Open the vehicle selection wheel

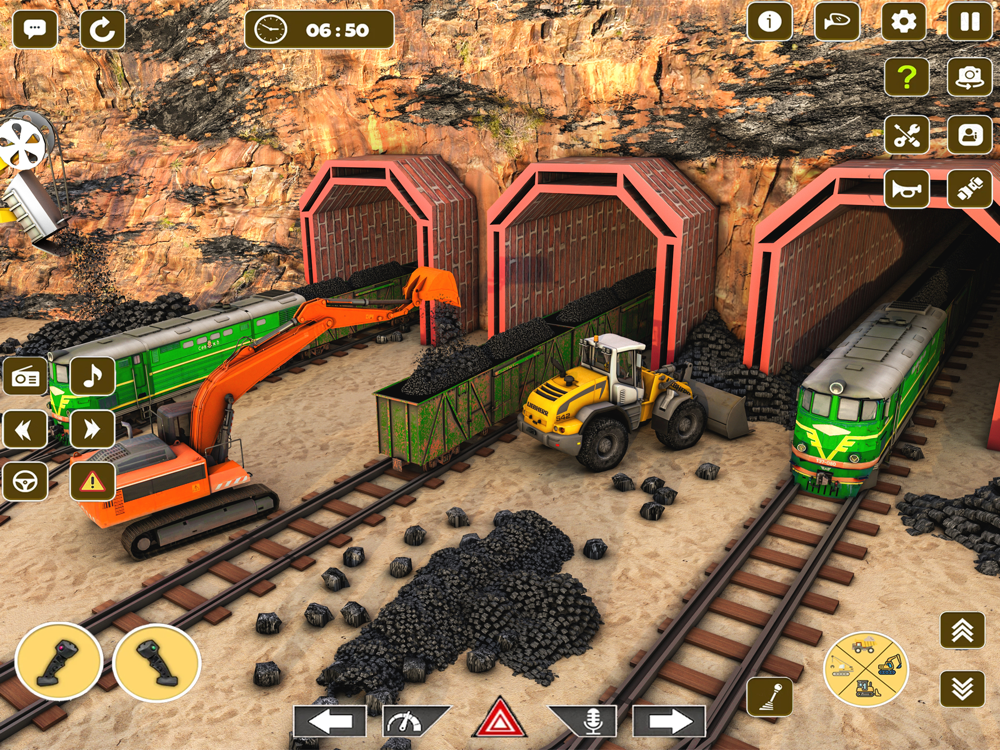point(865,668)
